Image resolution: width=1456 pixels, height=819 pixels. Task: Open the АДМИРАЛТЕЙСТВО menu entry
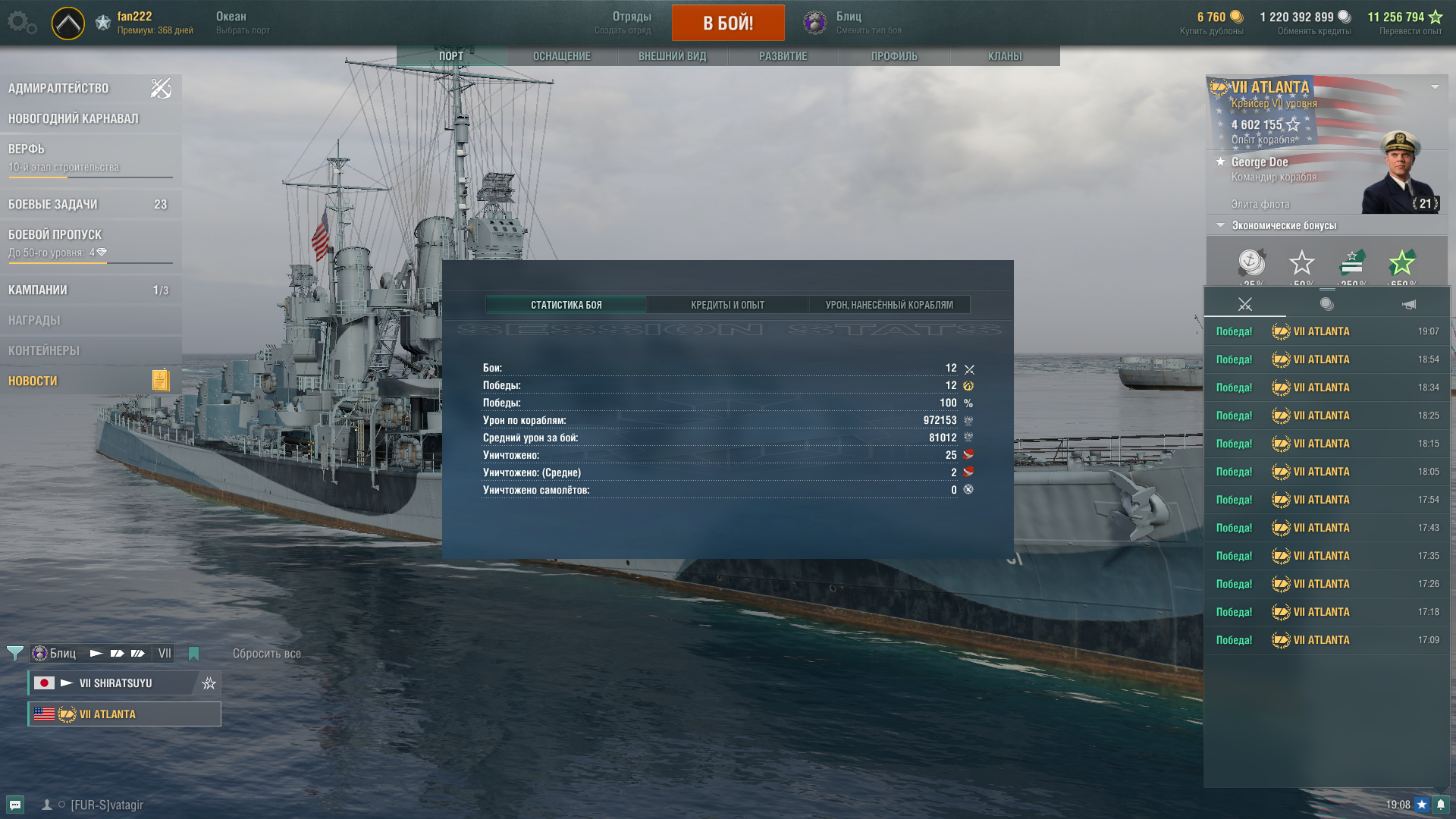point(59,89)
